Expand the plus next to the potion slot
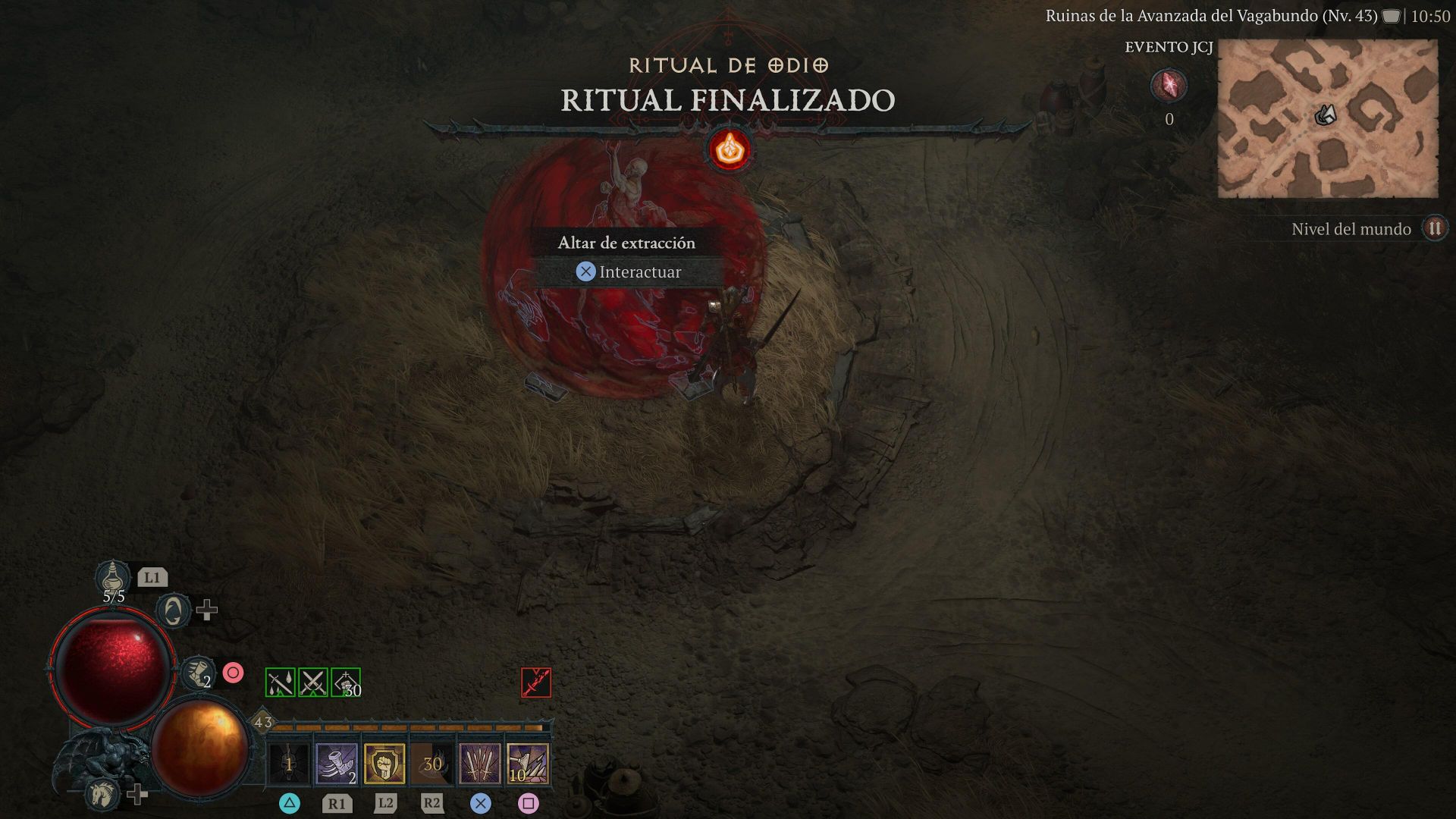The image size is (1456, 819). [208, 610]
